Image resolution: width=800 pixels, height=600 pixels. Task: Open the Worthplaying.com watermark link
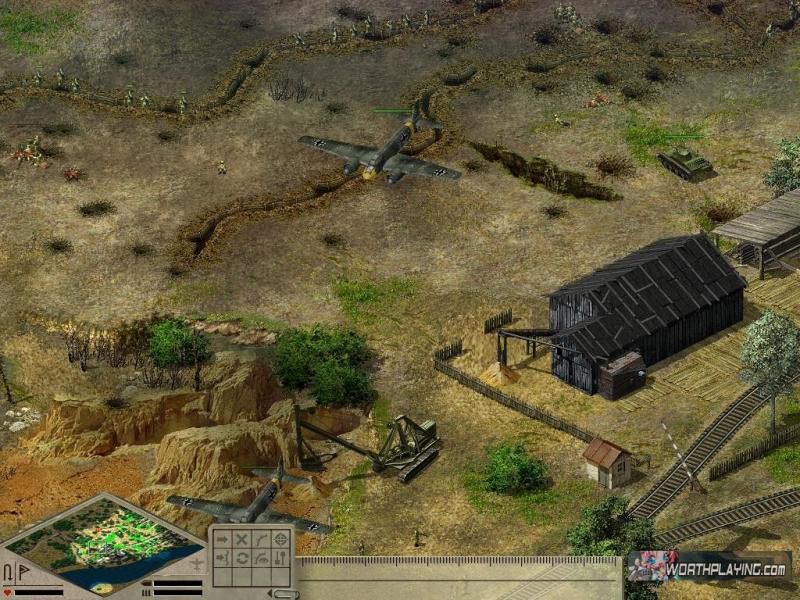[x=708, y=567]
